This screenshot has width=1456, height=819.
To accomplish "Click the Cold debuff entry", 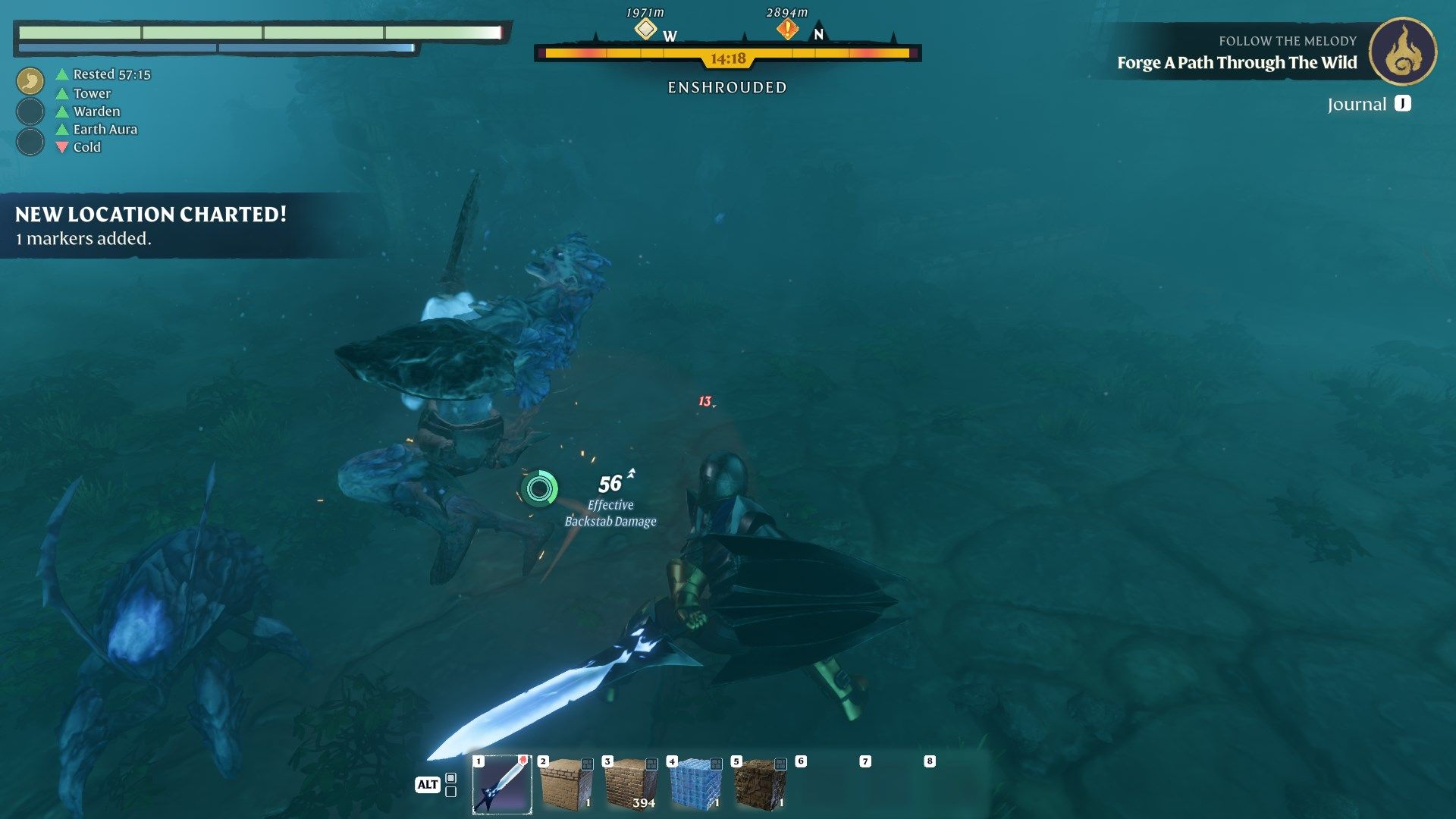I will [86, 147].
